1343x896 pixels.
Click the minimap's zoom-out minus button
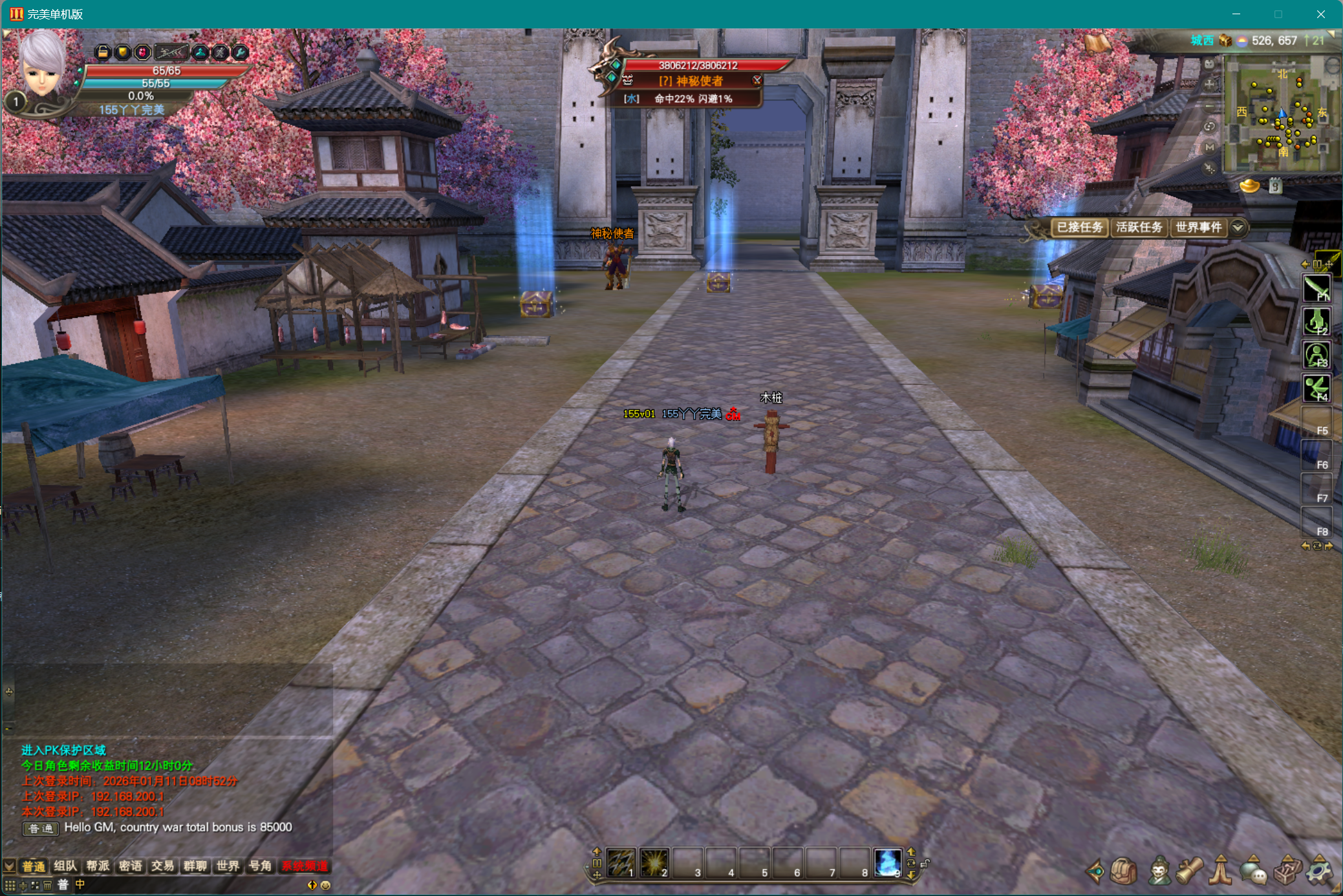tap(1210, 105)
